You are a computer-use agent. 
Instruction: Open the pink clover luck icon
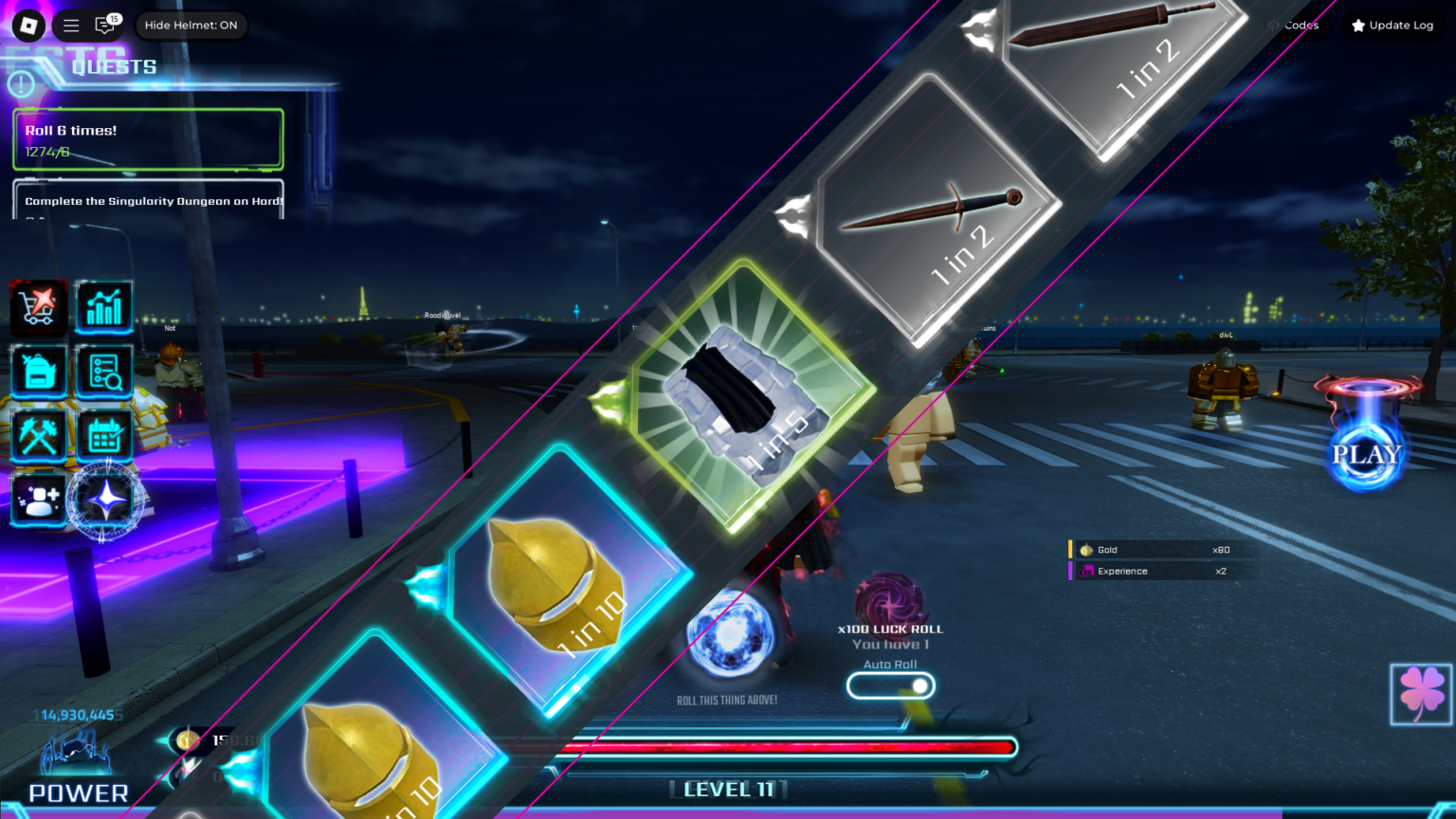click(1421, 694)
